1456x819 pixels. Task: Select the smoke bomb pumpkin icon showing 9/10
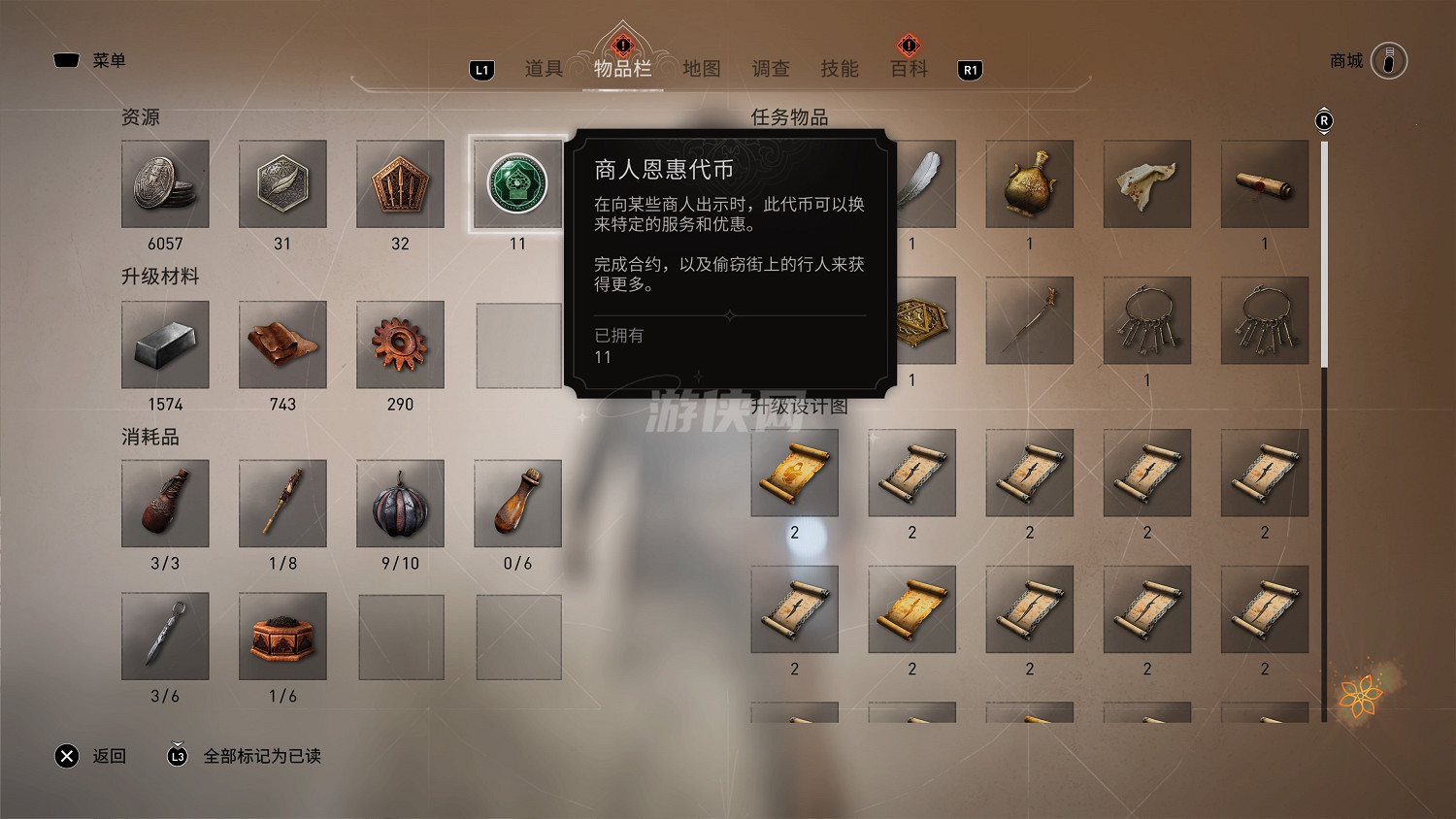pos(400,504)
